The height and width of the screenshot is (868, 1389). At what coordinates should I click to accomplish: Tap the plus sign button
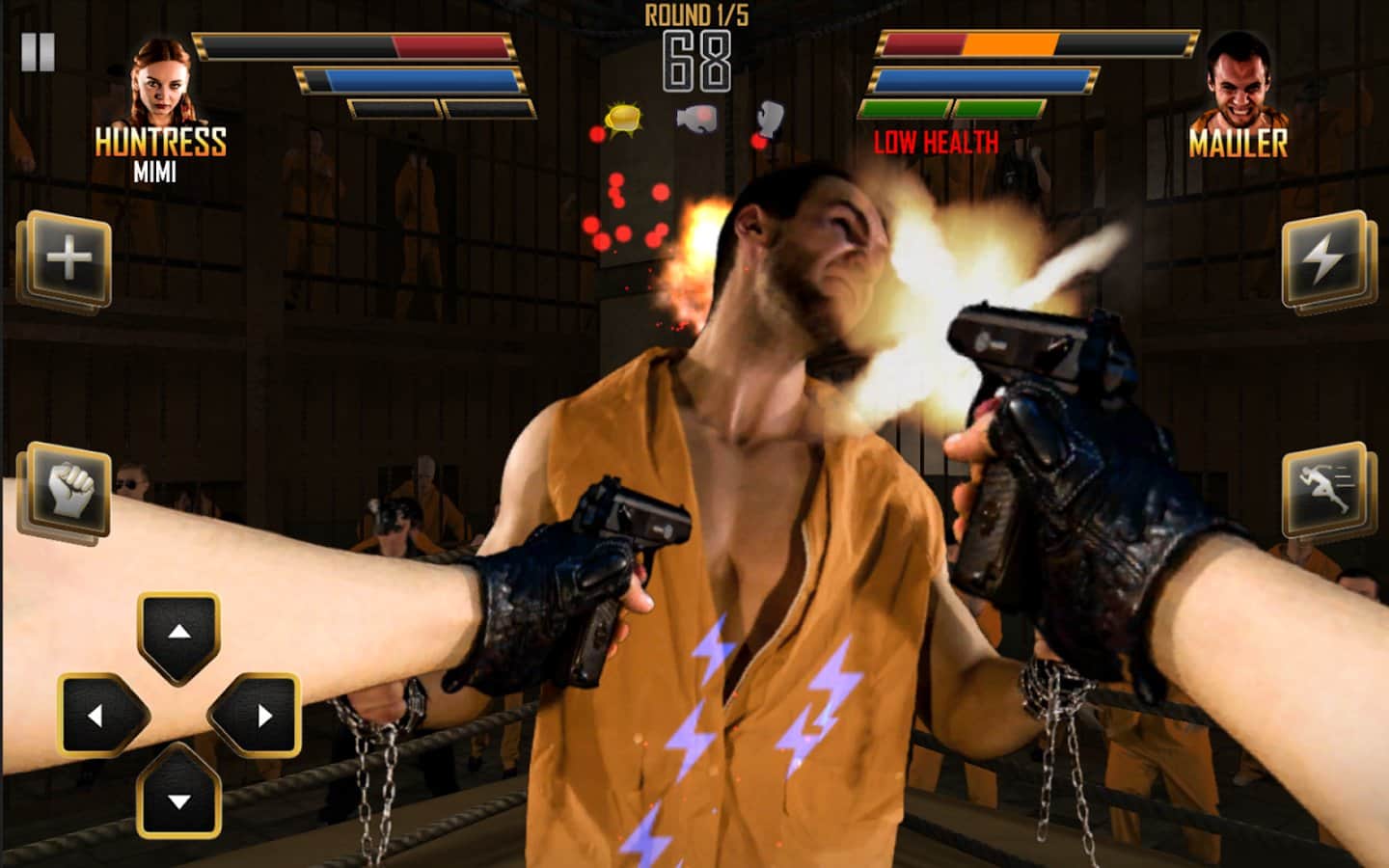click(68, 260)
